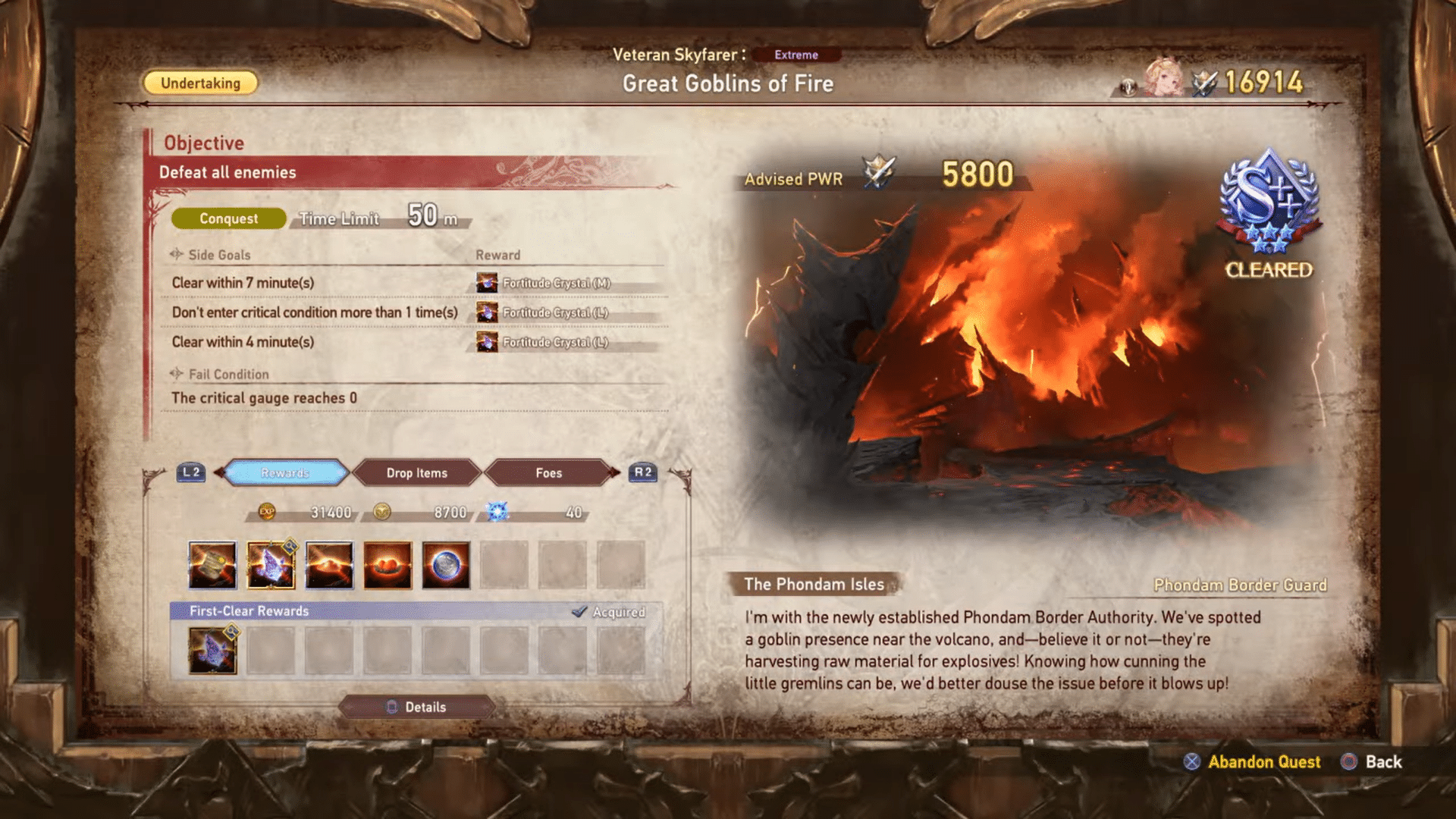Click the controller icon on the Details bar
The width and height of the screenshot is (1456, 819).
coord(392,707)
